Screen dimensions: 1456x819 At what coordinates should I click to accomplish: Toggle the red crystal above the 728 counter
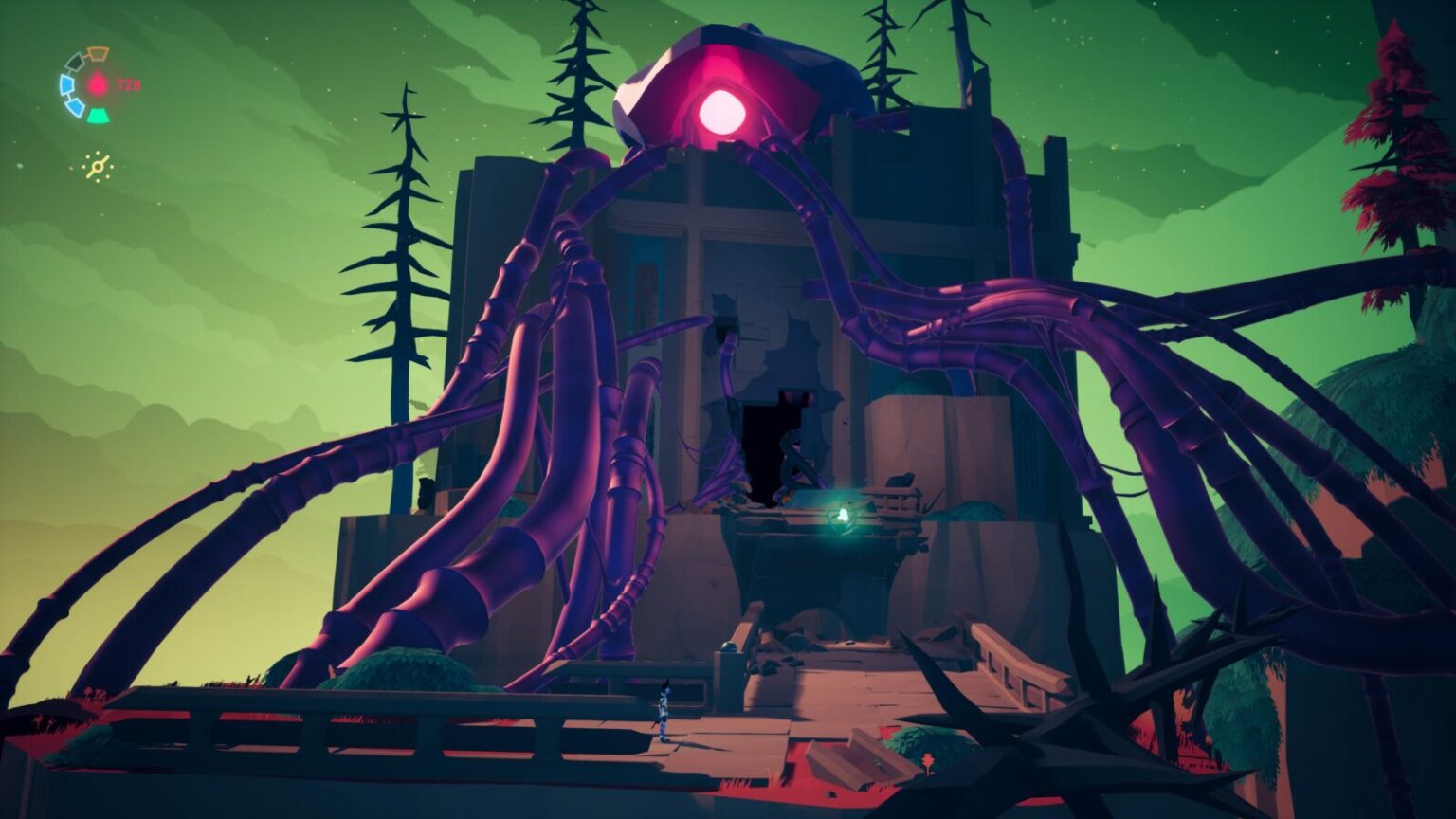coord(98,82)
